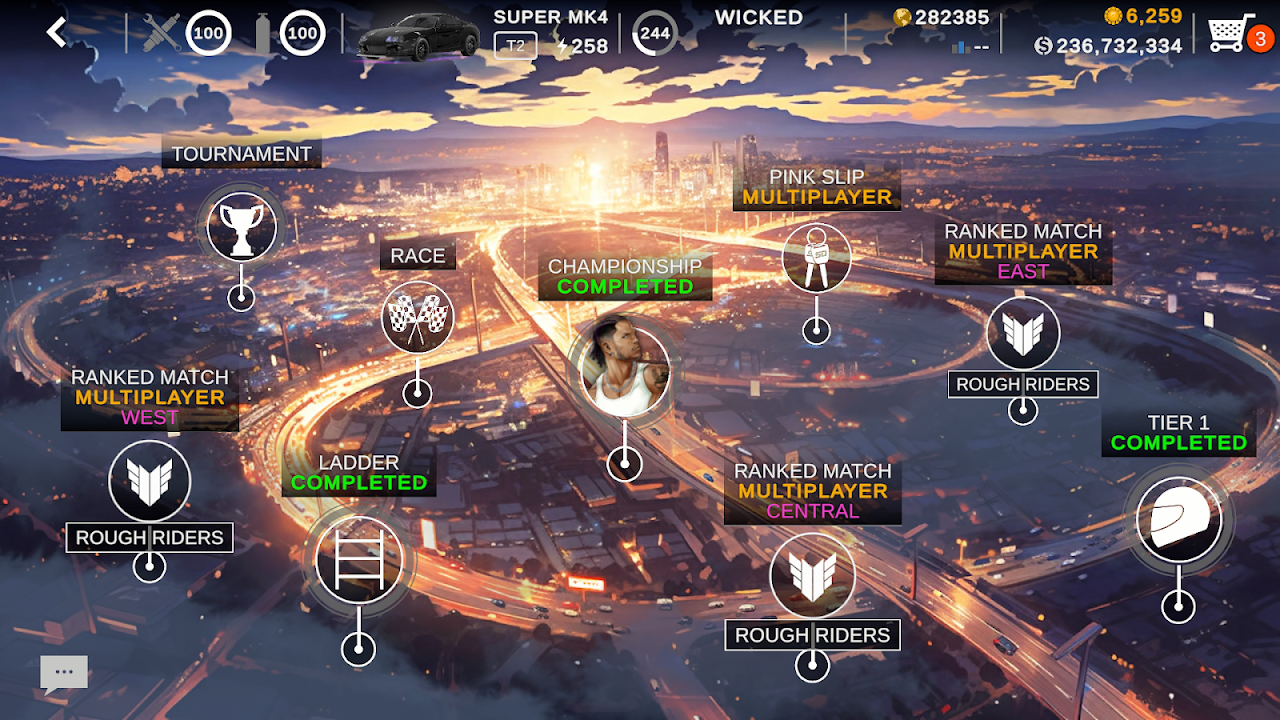
Task: Tap the cash dollar balance
Action: [x=1108, y=46]
